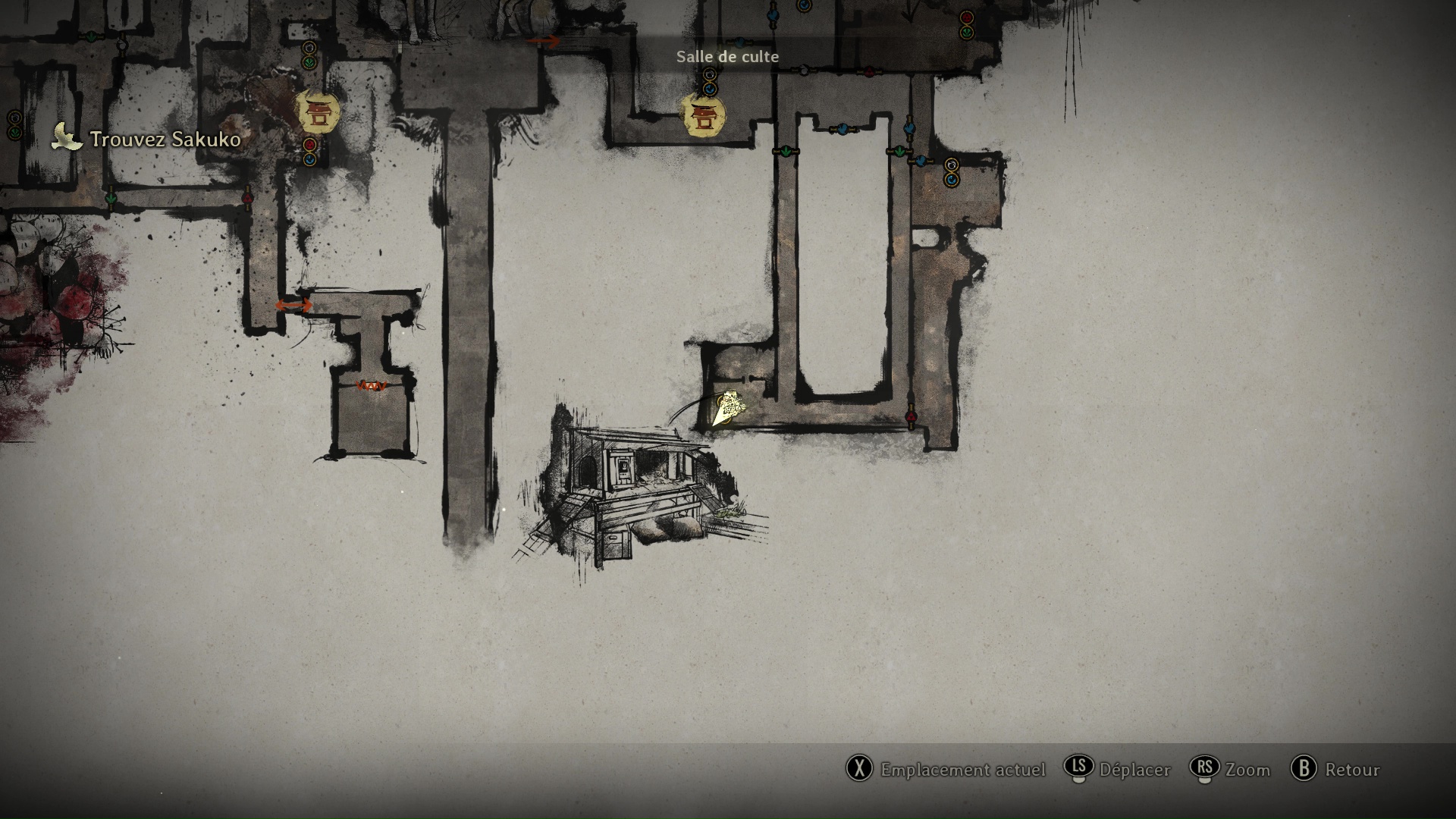The image size is (1456, 819).
Task: Select the shrine marker beside the bloodstained room
Action: [317, 113]
